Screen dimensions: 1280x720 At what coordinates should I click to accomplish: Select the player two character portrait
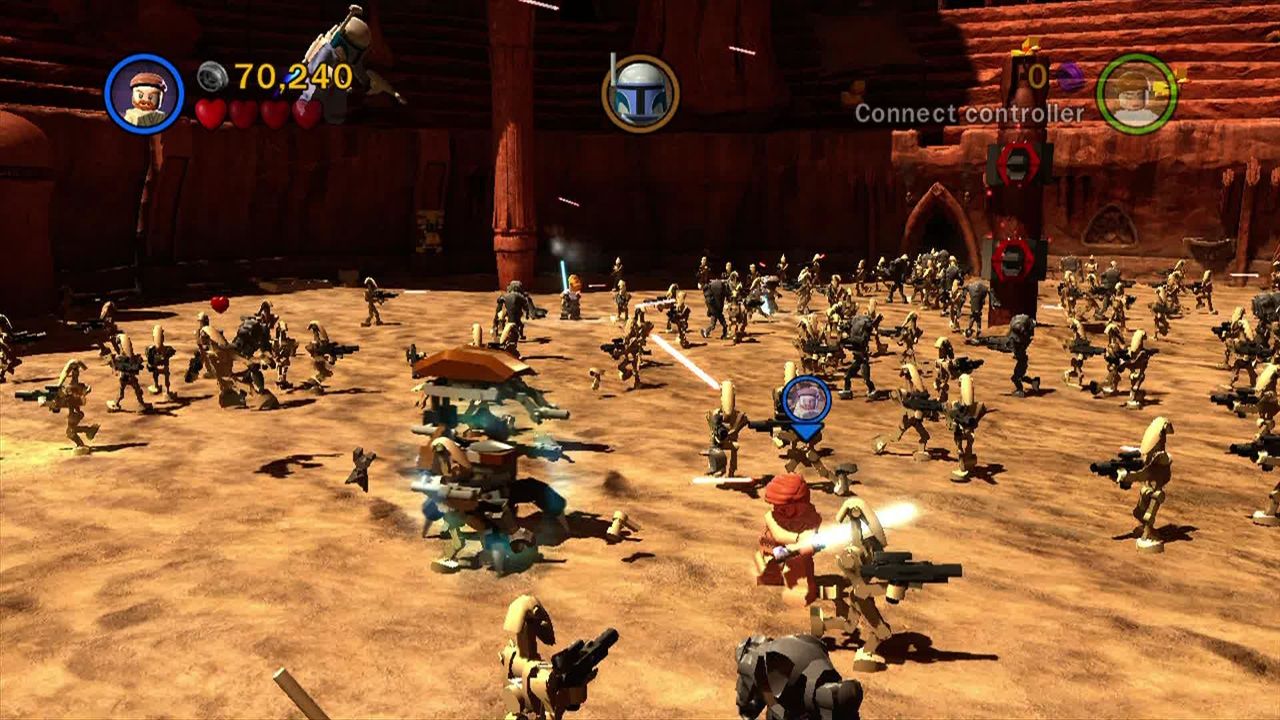click(x=1136, y=93)
